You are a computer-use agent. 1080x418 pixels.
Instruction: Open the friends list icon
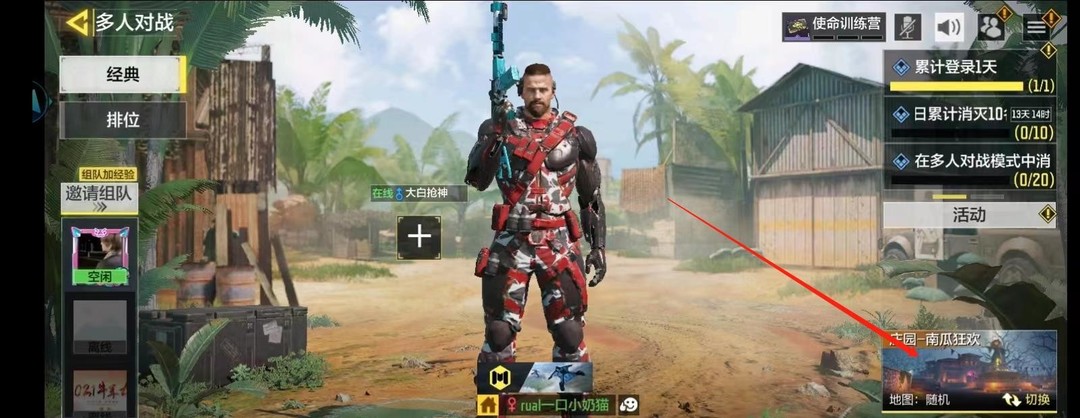(x=990, y=27)
